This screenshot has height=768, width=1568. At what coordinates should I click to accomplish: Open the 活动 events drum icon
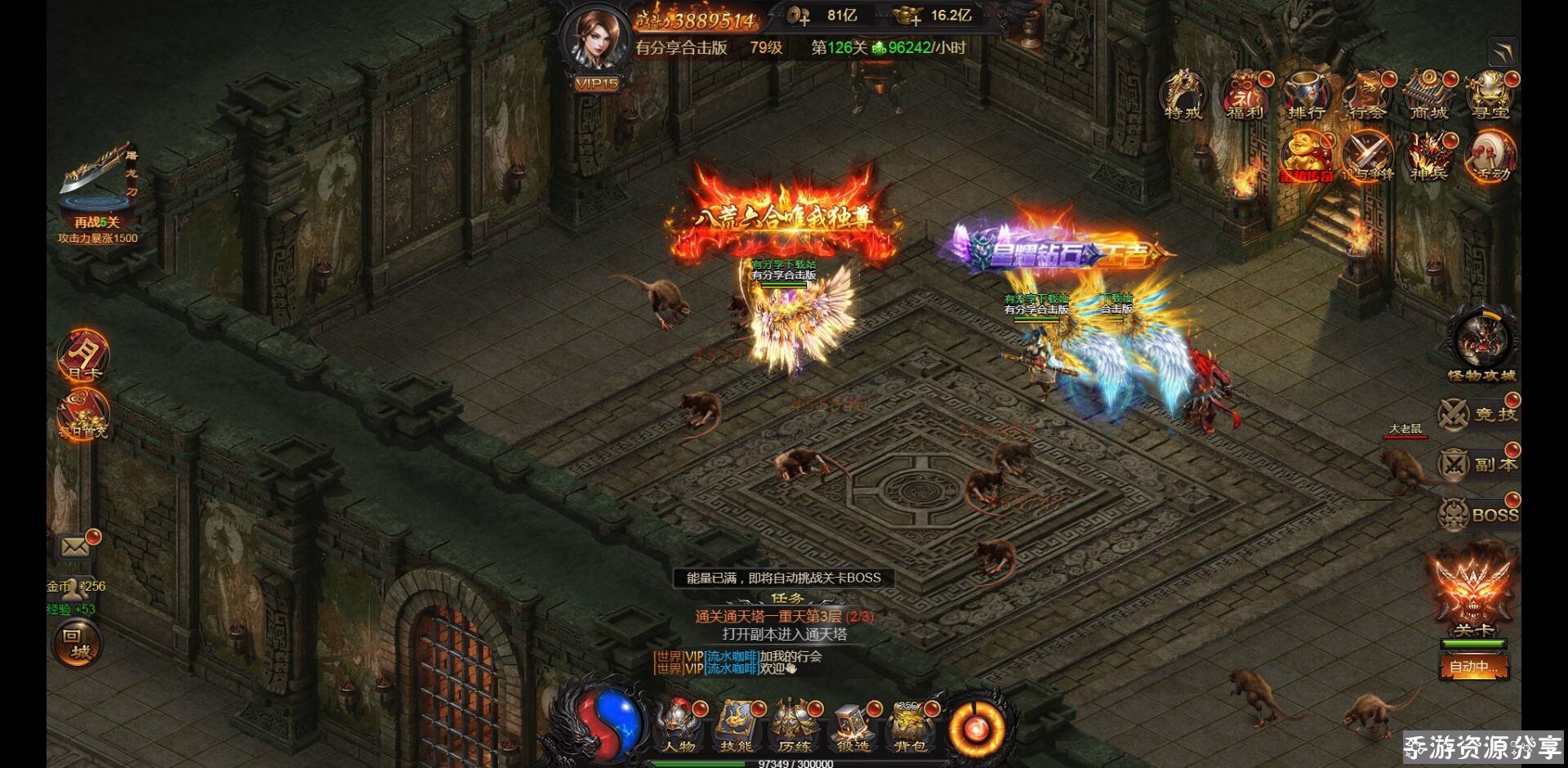click(1490, 157)
